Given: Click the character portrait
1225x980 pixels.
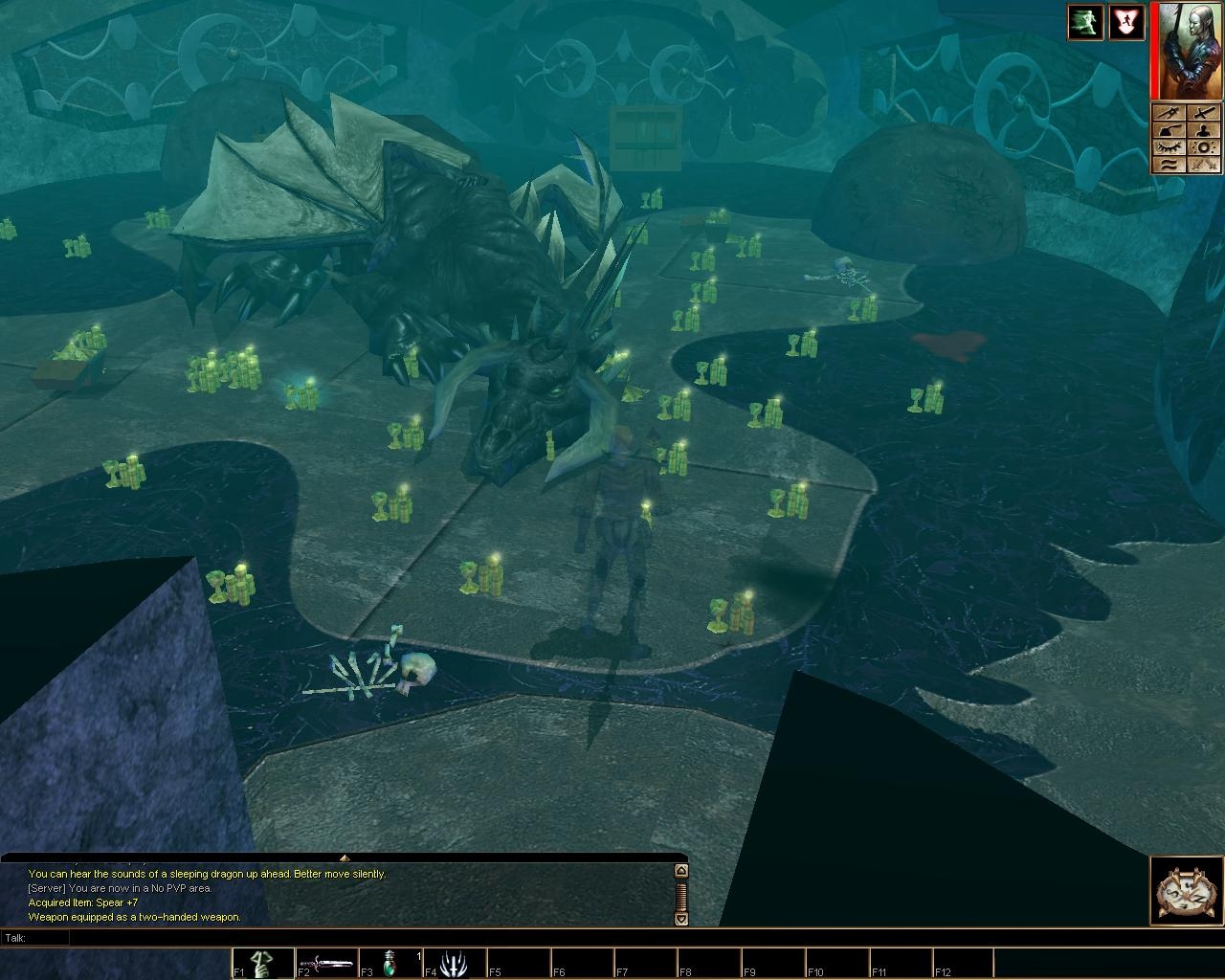Looking at the screenshot, I should [x=1188, y=51].
